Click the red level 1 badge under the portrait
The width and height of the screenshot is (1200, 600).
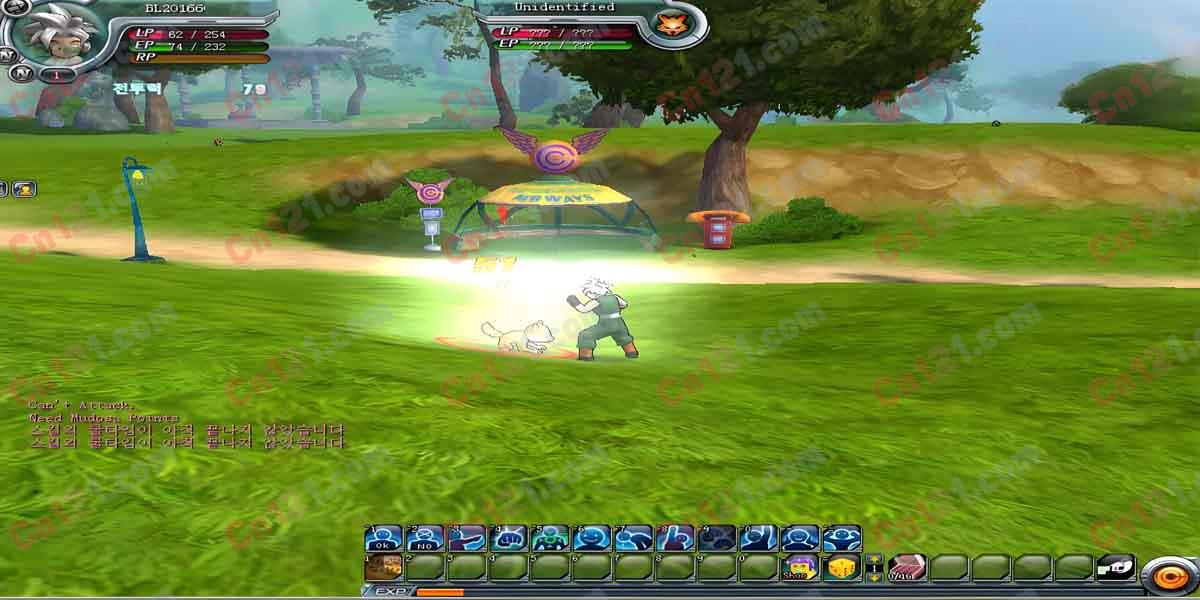[x=57, y=75]
